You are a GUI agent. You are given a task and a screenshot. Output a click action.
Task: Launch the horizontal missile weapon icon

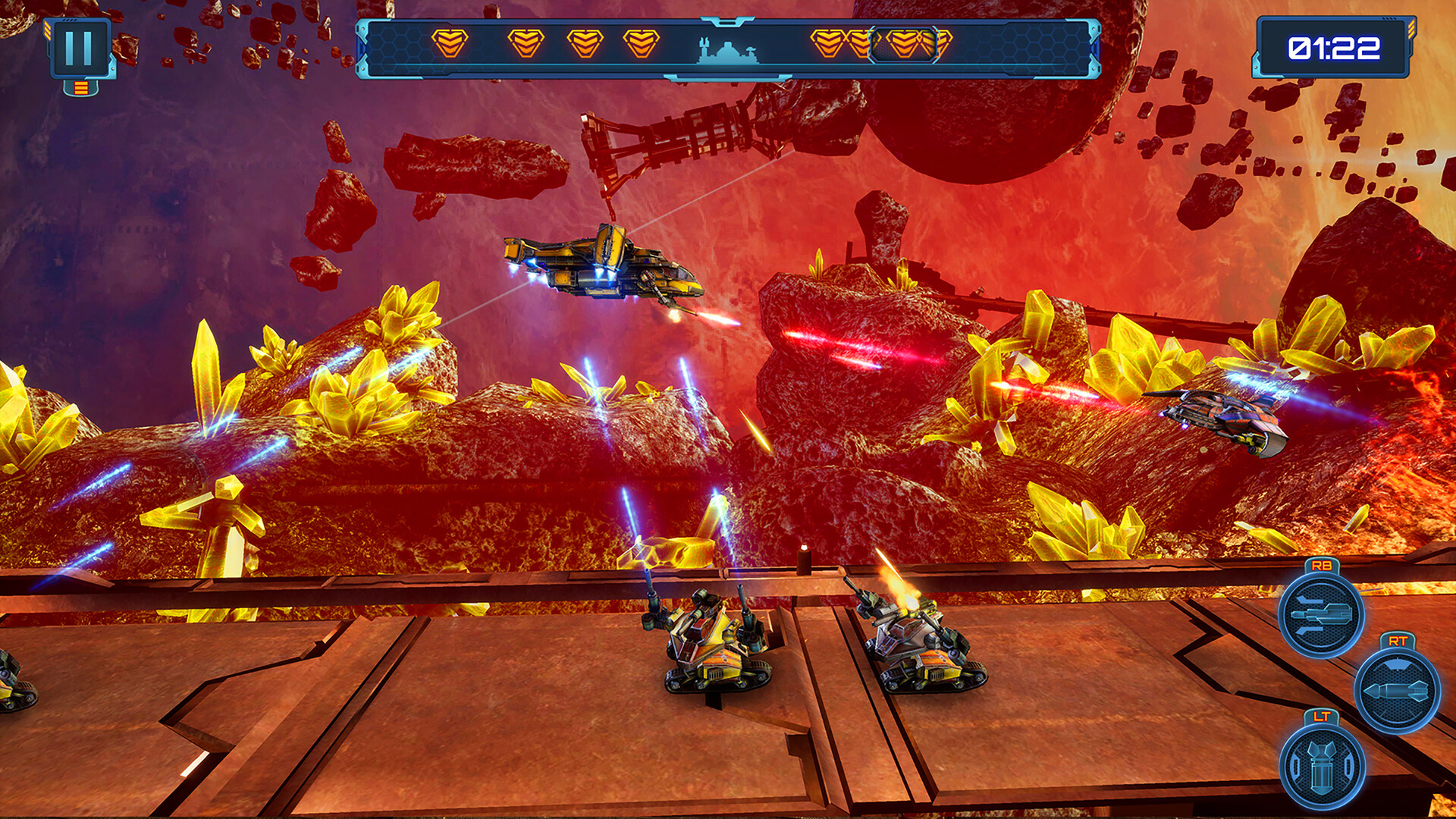point(1397,690)
